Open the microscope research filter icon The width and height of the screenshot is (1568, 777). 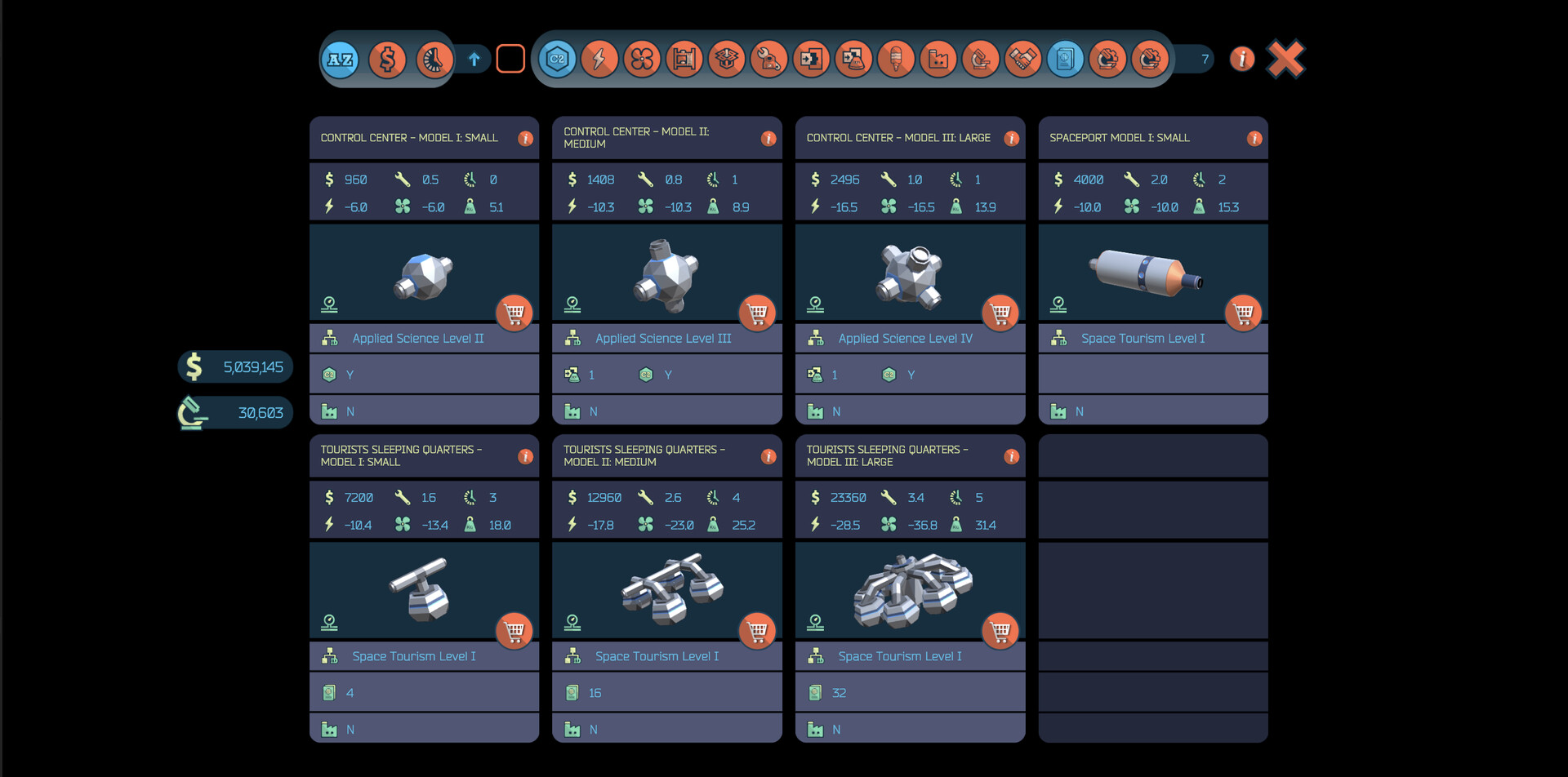[x=981, y=59]
